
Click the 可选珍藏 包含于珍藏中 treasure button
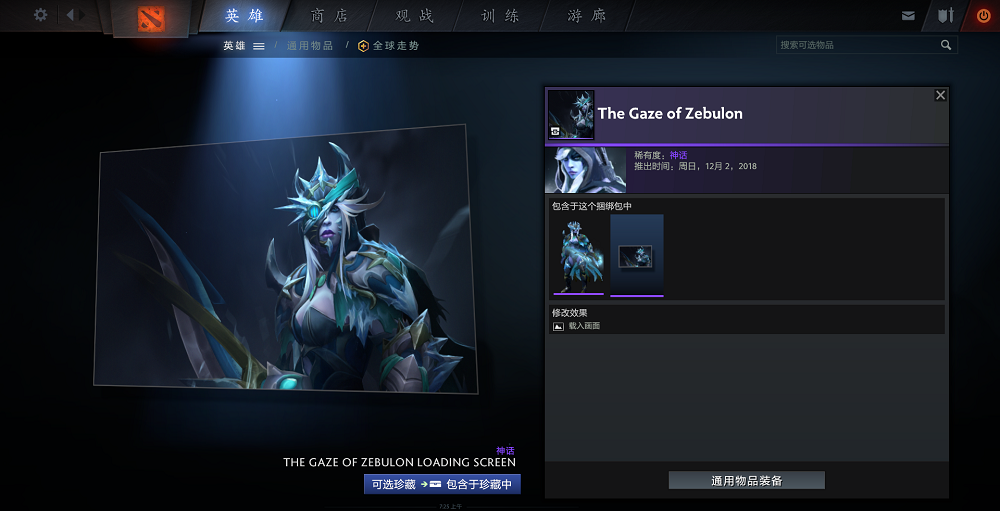pos(442,484)
